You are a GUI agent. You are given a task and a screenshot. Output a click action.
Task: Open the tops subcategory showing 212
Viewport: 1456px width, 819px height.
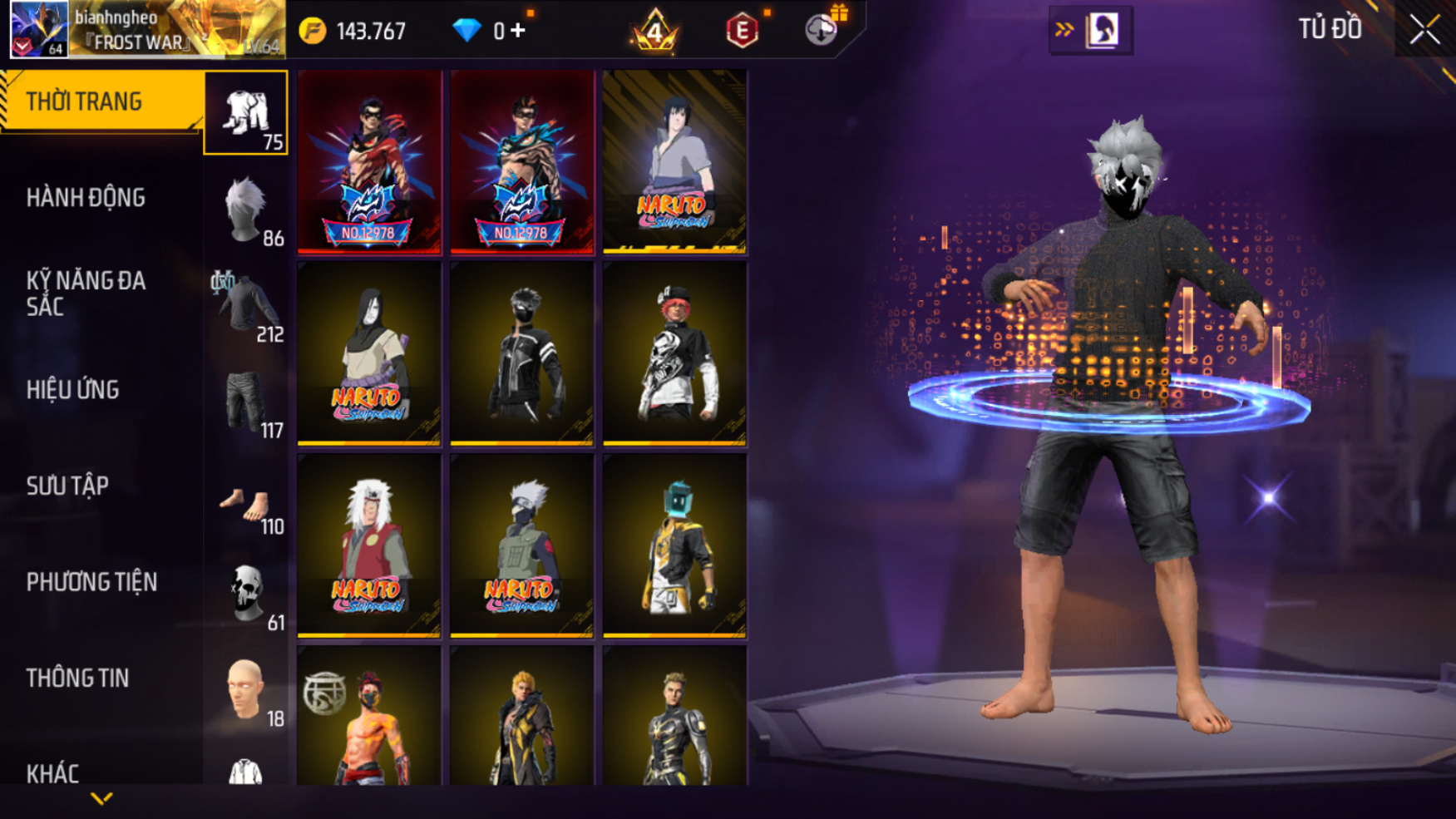point(246,306)
